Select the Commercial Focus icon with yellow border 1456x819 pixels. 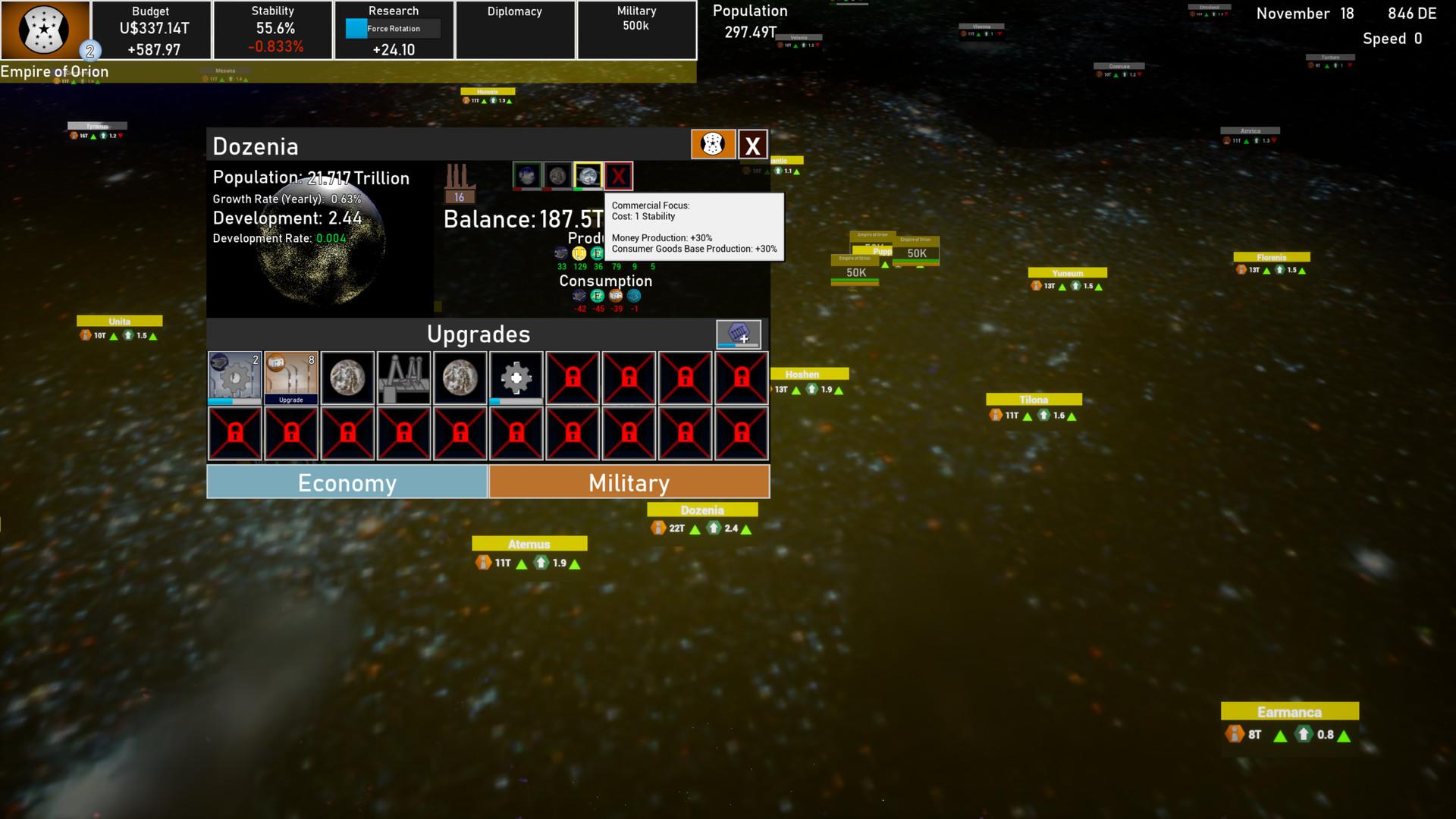[588, 176]
